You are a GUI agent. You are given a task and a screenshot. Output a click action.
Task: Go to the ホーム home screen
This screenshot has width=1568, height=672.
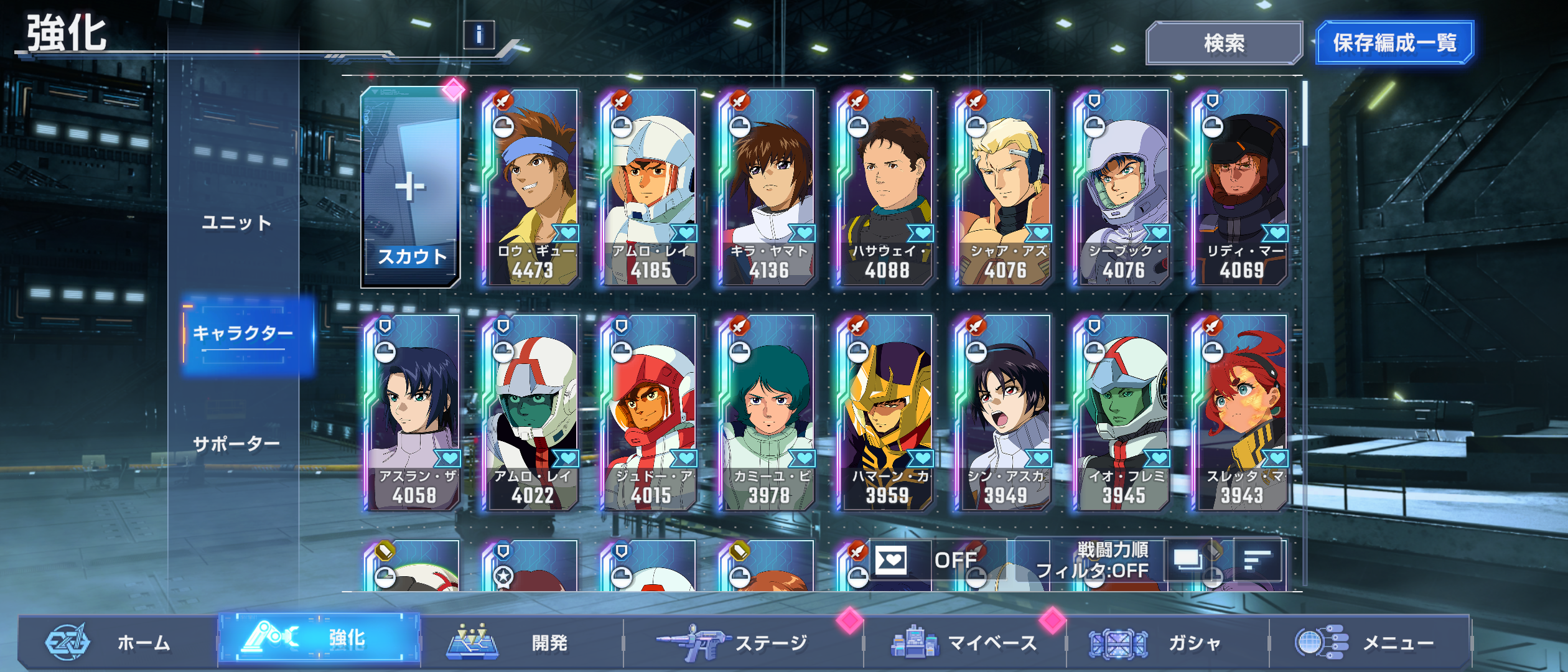click(x=118, y=642)
